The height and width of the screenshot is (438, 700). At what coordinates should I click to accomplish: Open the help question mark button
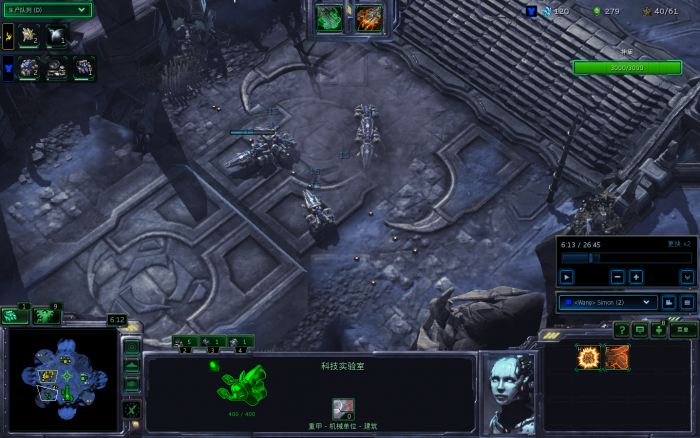621,330
